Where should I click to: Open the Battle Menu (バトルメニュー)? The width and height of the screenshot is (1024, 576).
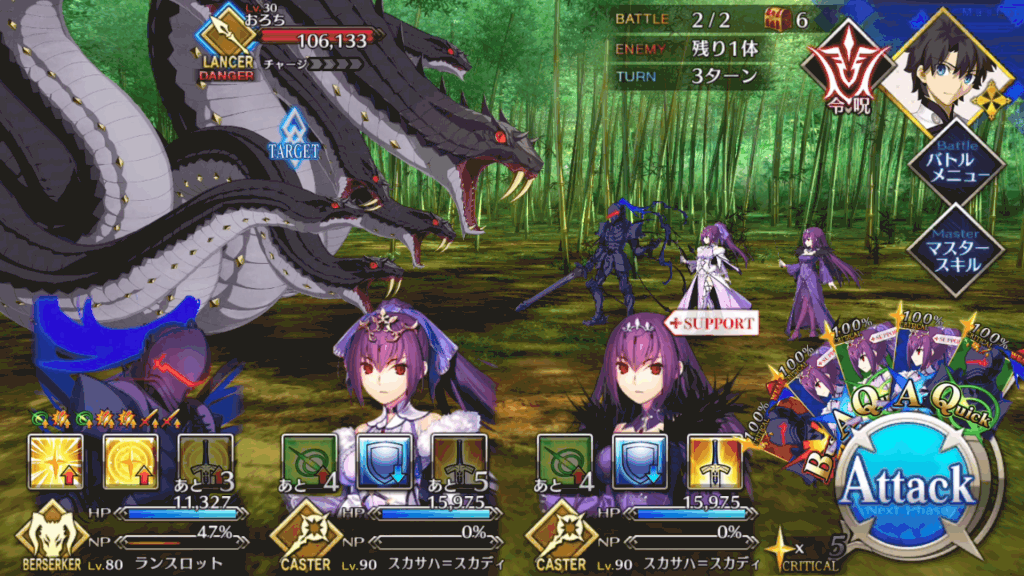pyautogui.click(x=957, y=165)
